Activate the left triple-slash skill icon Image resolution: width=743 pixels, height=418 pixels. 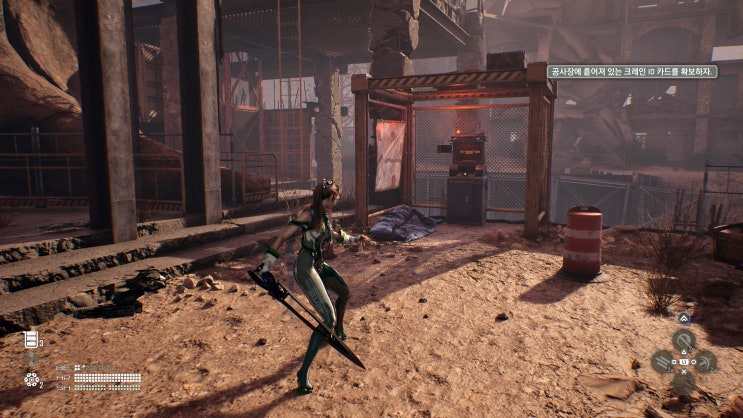pyautogui.click(x=662, y=361)
